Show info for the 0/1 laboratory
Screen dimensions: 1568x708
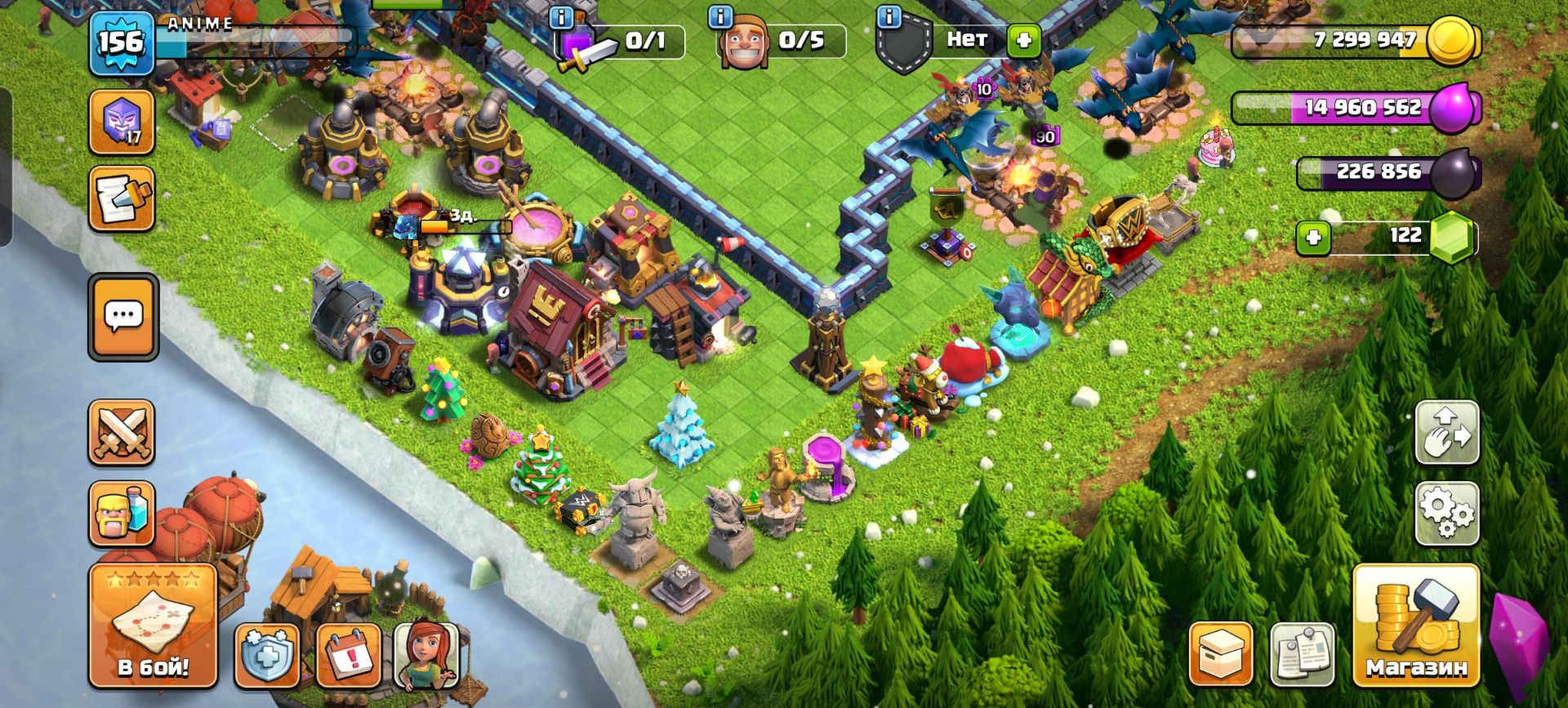[562, 16]
